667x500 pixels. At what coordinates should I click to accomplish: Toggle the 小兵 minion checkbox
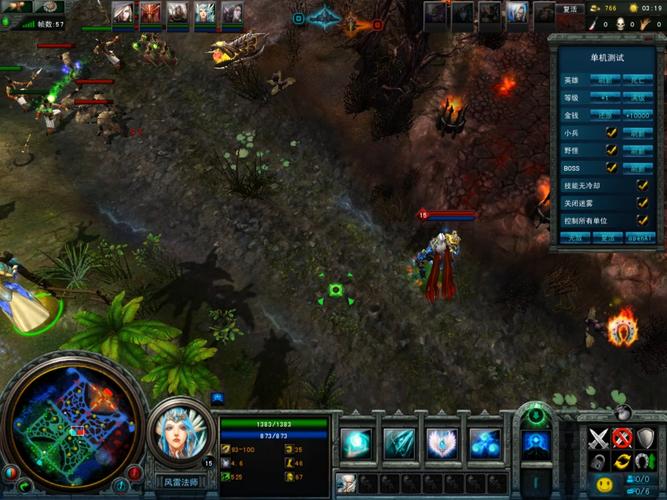tap(611, 132)
